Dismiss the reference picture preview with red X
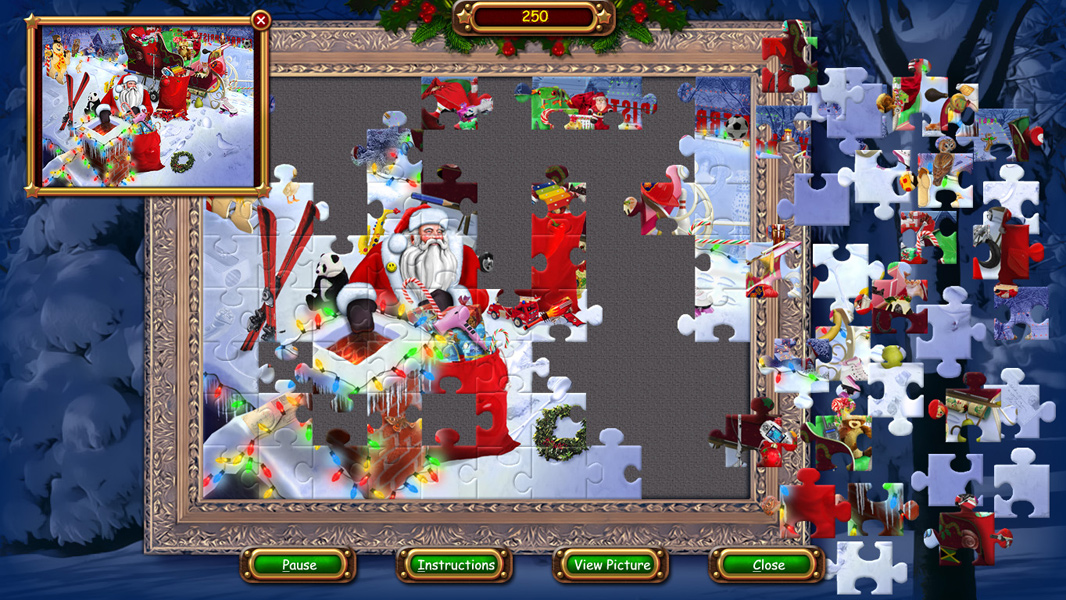1066x600 pixels. click(261, 19)
